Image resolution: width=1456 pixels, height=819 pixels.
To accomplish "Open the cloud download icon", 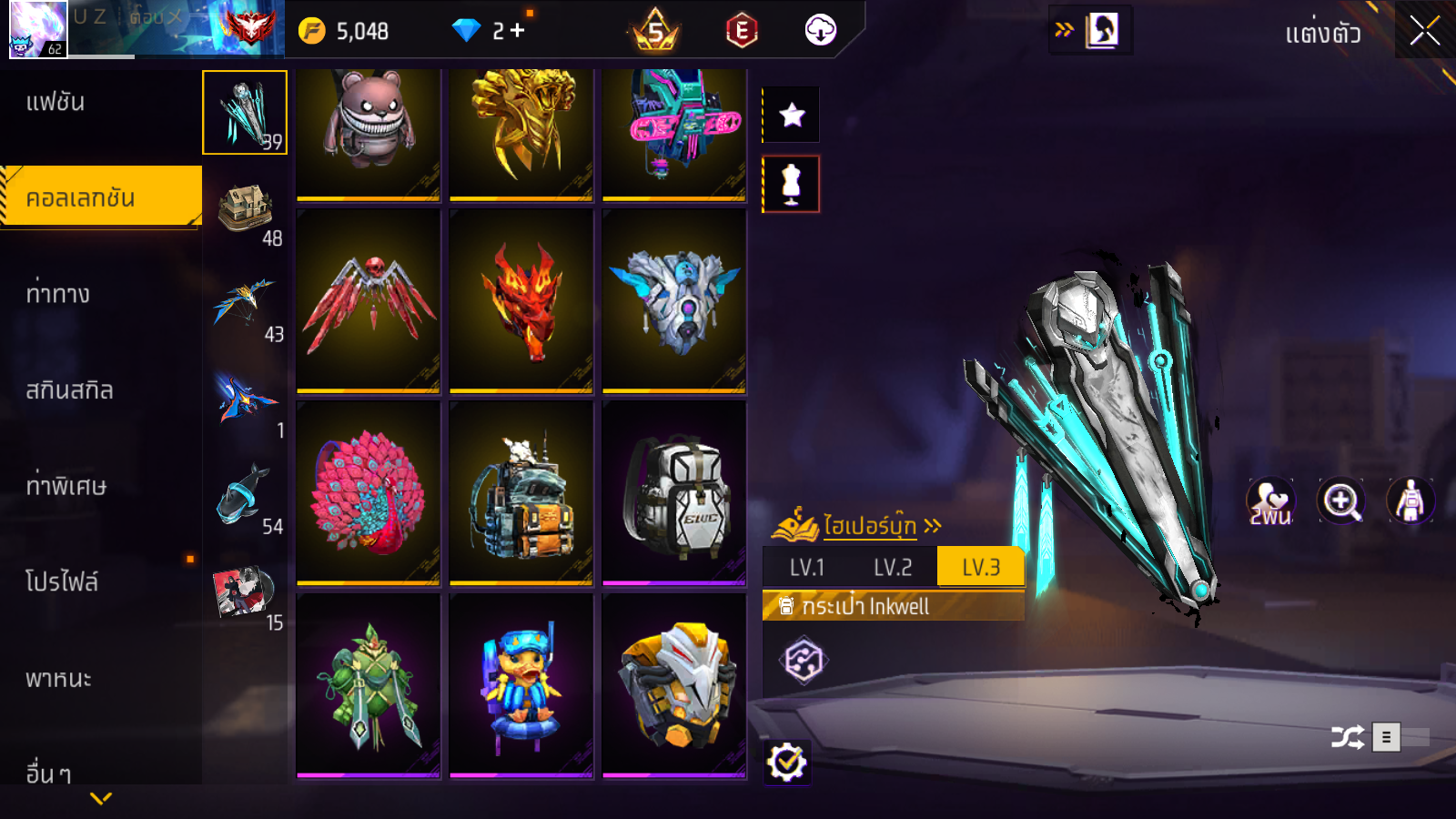I will click(820, 31).
